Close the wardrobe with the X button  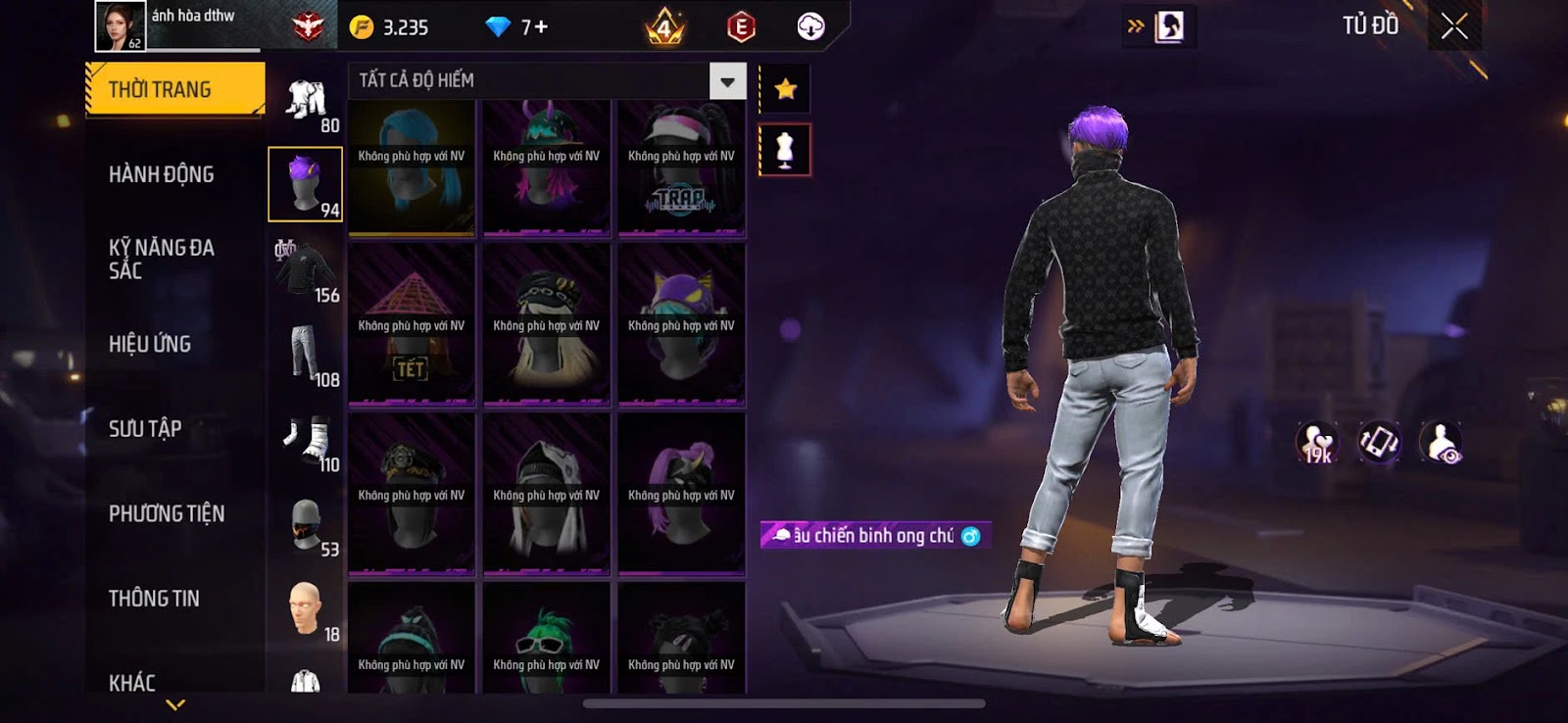[x=1454, y=26]
